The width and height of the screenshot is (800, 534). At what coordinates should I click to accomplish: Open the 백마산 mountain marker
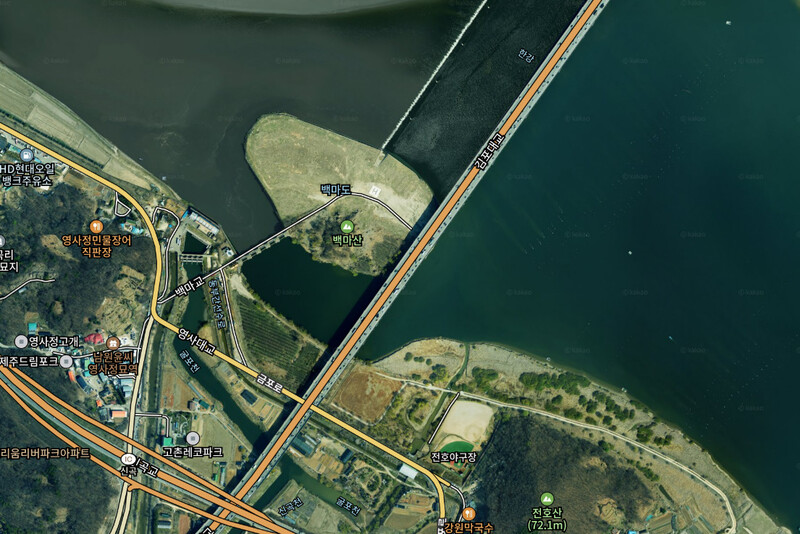point(347,227)
